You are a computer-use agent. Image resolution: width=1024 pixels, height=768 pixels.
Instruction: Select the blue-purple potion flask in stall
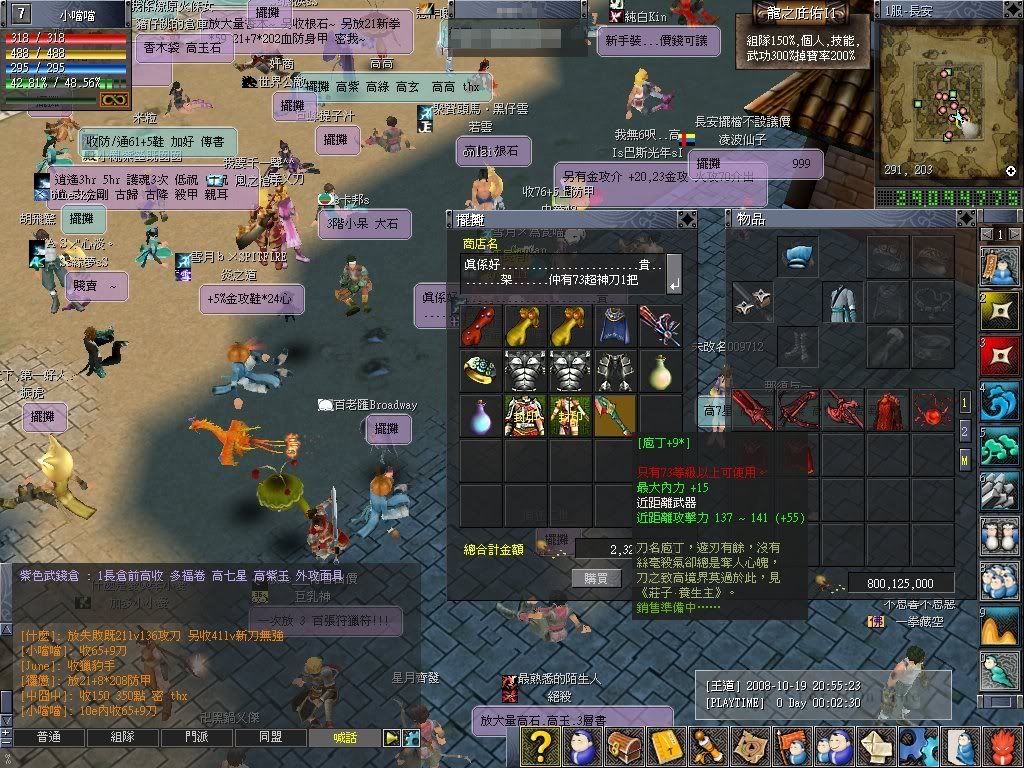point(480,415)
